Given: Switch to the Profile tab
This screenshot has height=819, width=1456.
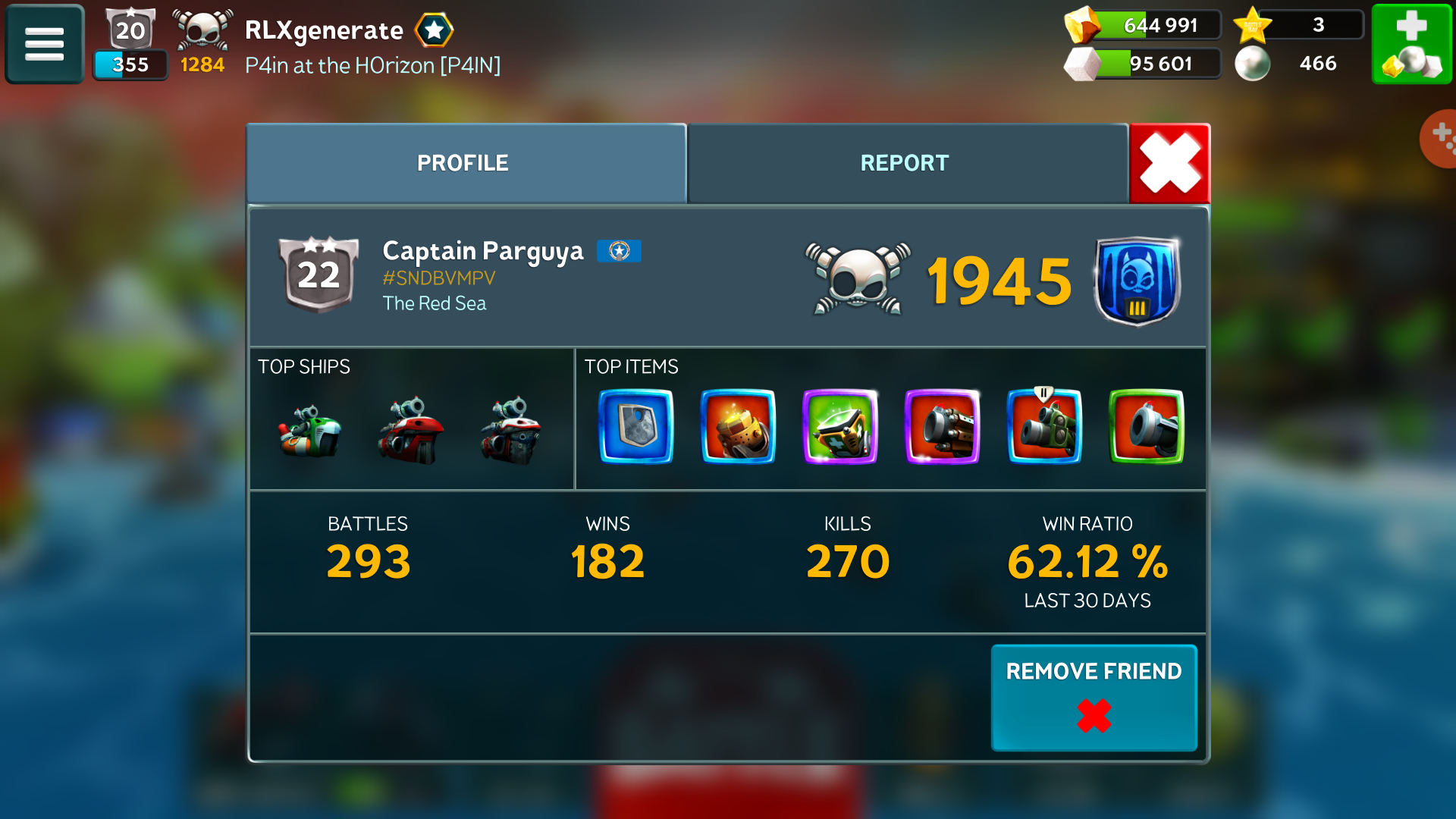Looking at the screenshot, I should (x=466, y=163).
